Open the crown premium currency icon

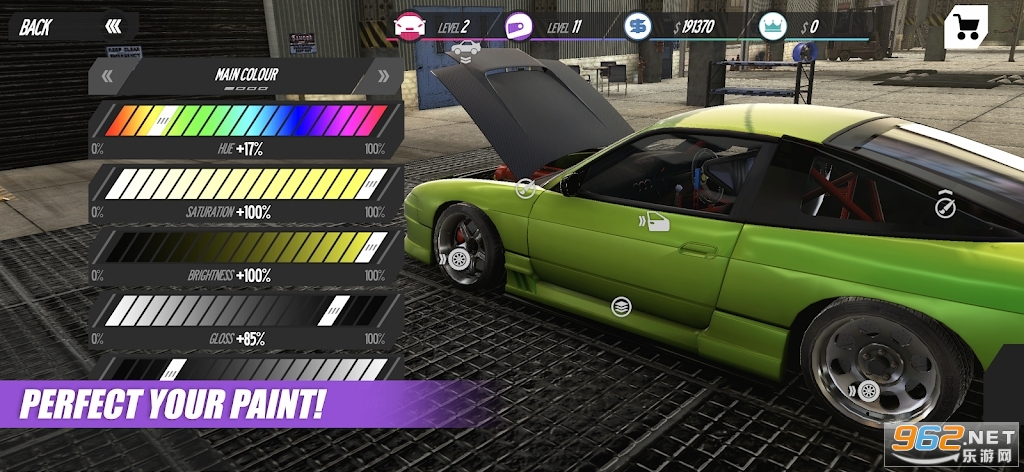click(x=772, y=26)
